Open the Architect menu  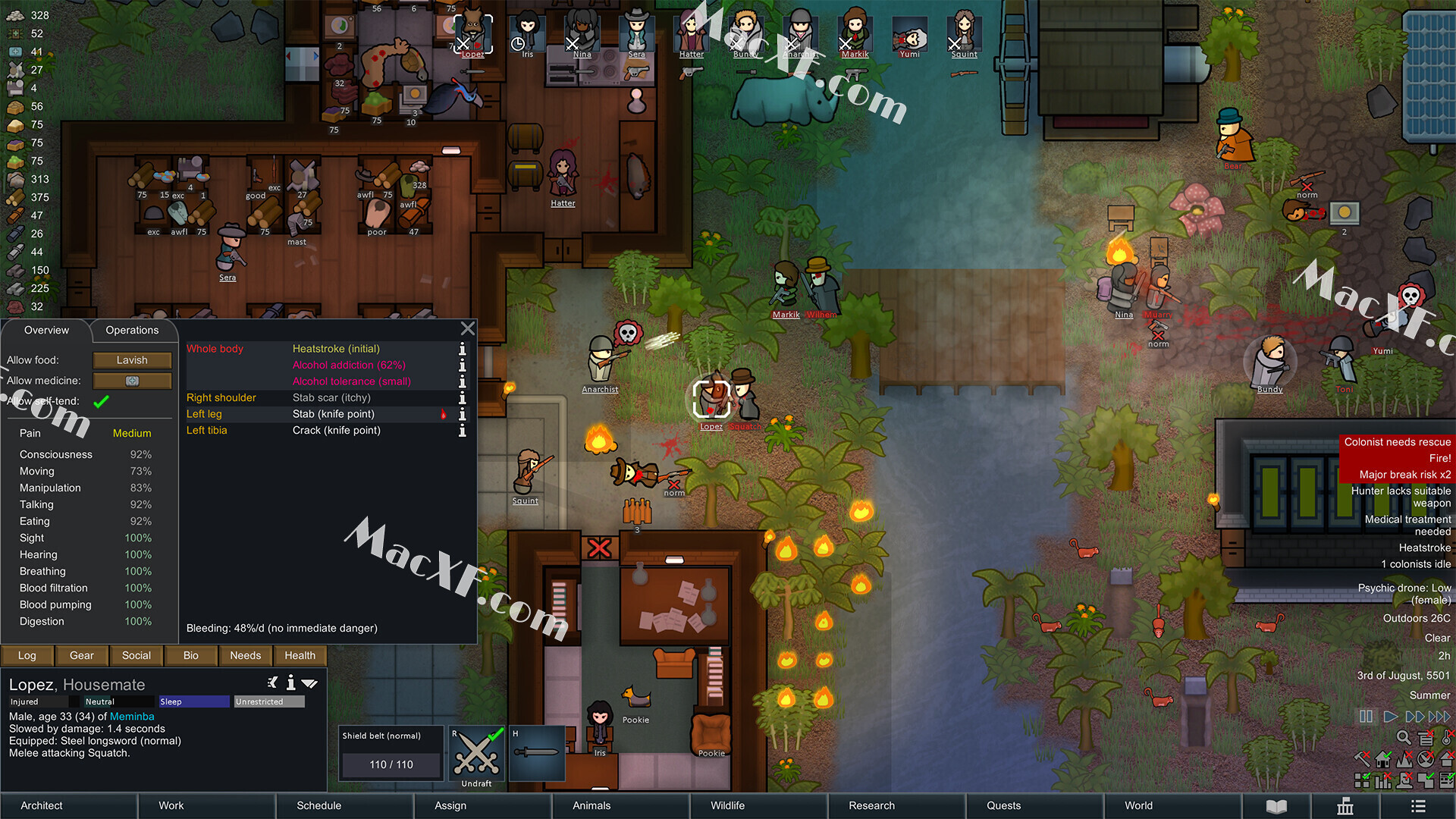[x=42, y=805]
